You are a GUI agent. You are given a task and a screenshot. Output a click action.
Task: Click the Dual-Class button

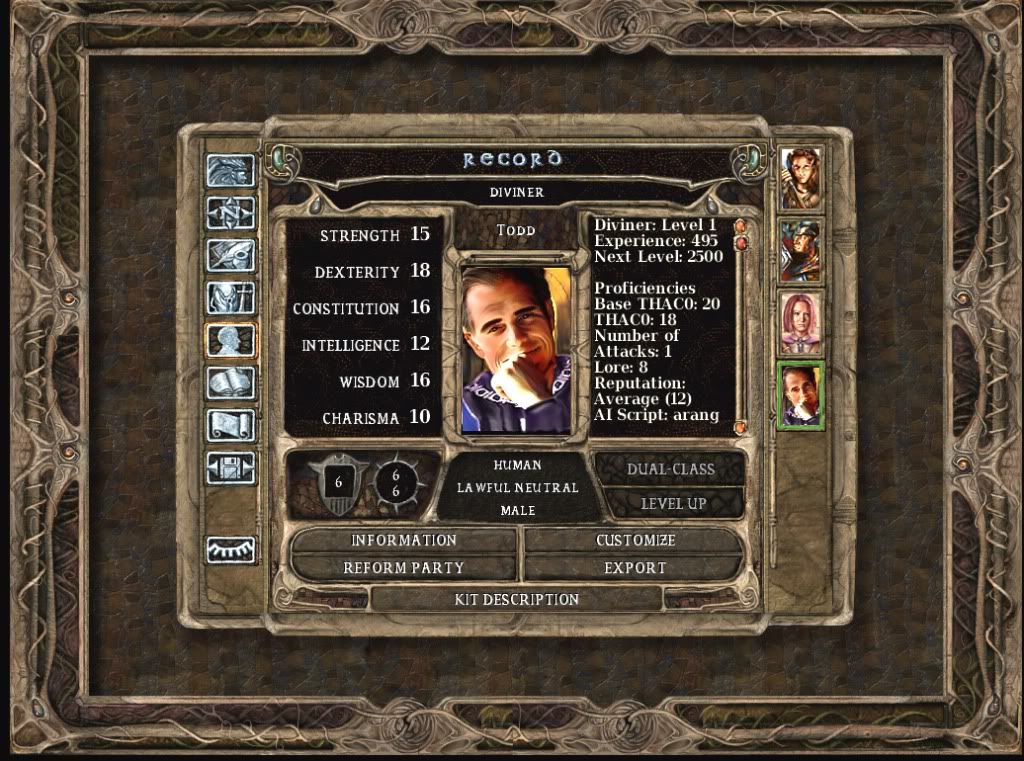(670, 470)
